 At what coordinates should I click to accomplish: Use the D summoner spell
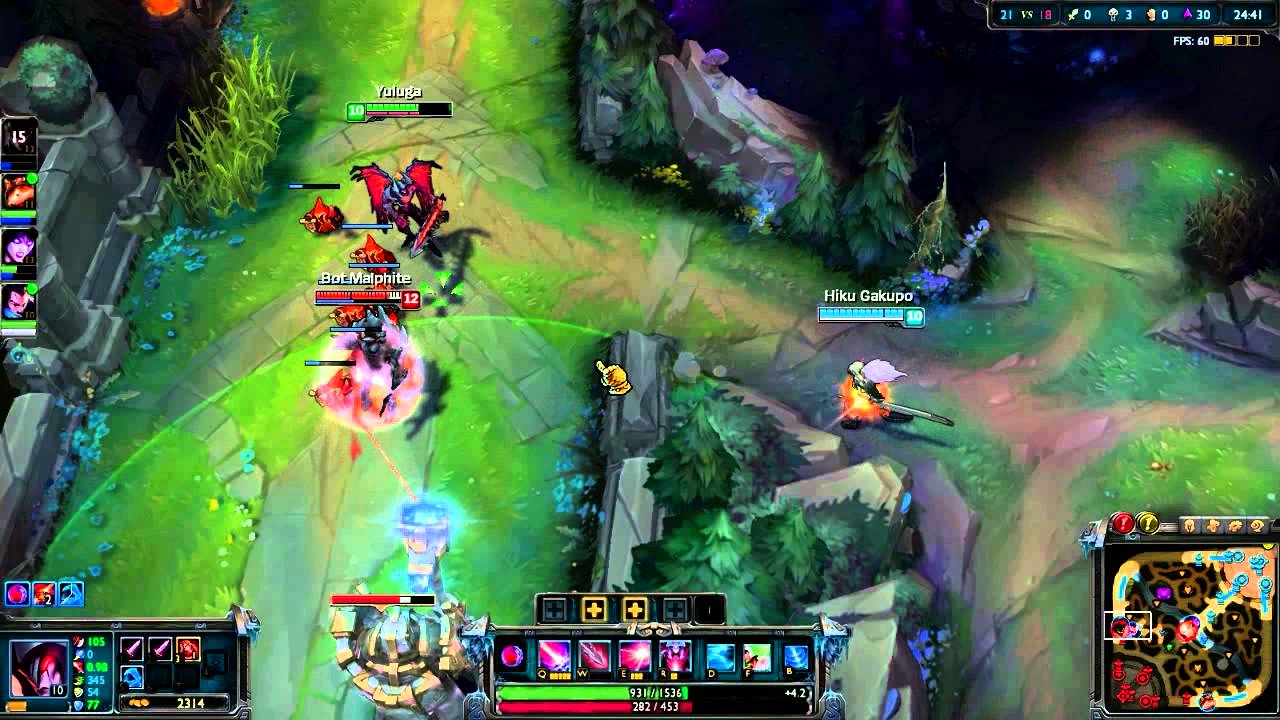tap(720, 657)
